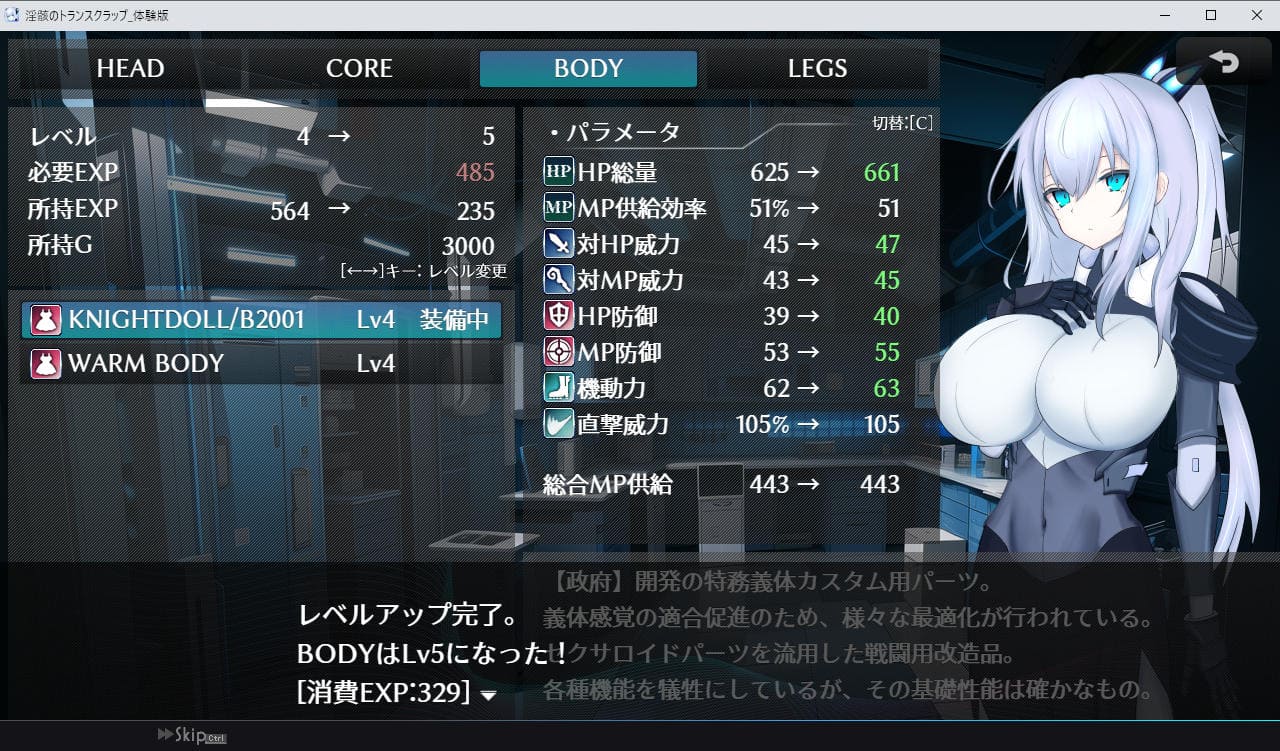1280x751 pixels.
Task: Close the game window
Action: point(1256,15)
